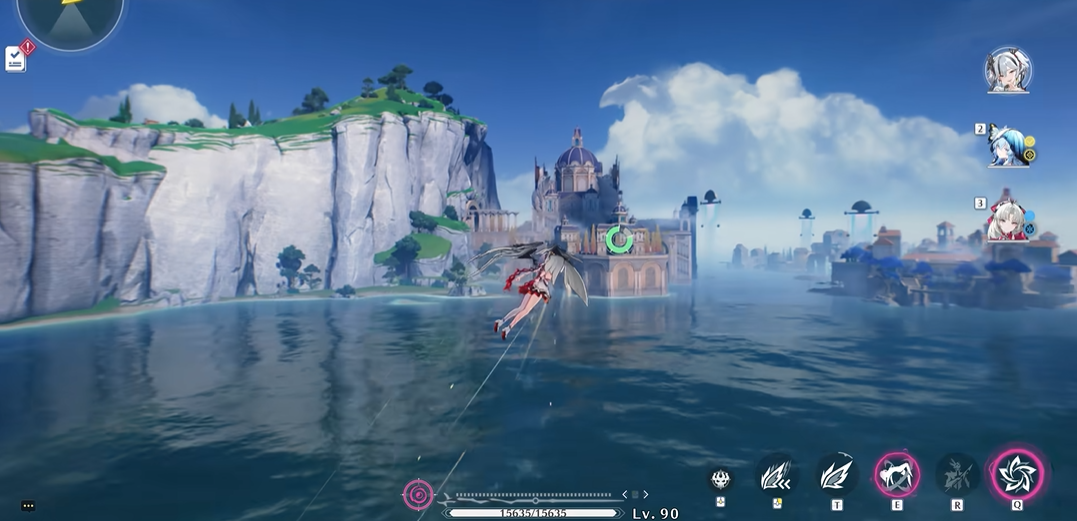Open the chat ellipsis button

pos(28,506)
